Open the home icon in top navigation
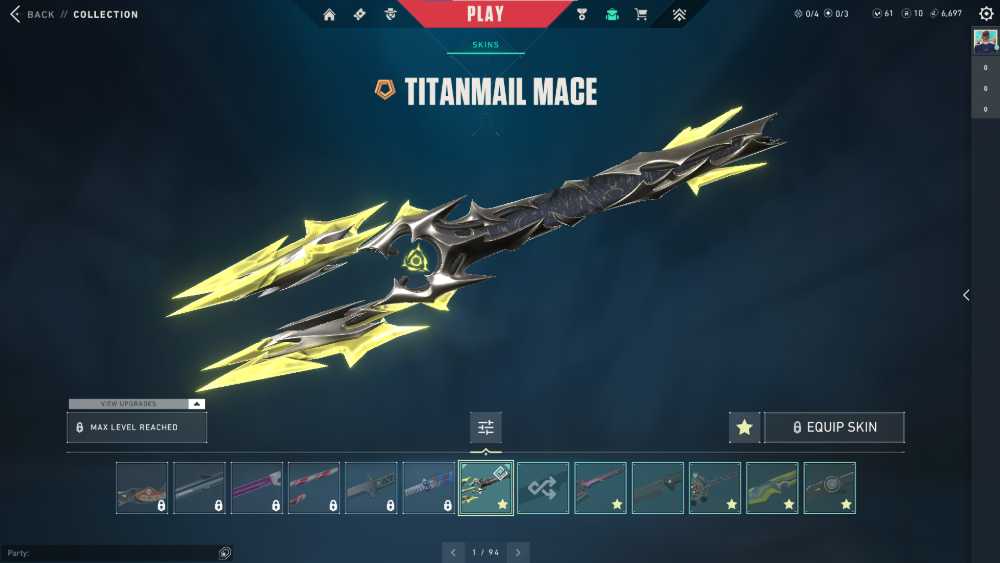Screen dimensions: 1000x563 (x=329, y=14)
